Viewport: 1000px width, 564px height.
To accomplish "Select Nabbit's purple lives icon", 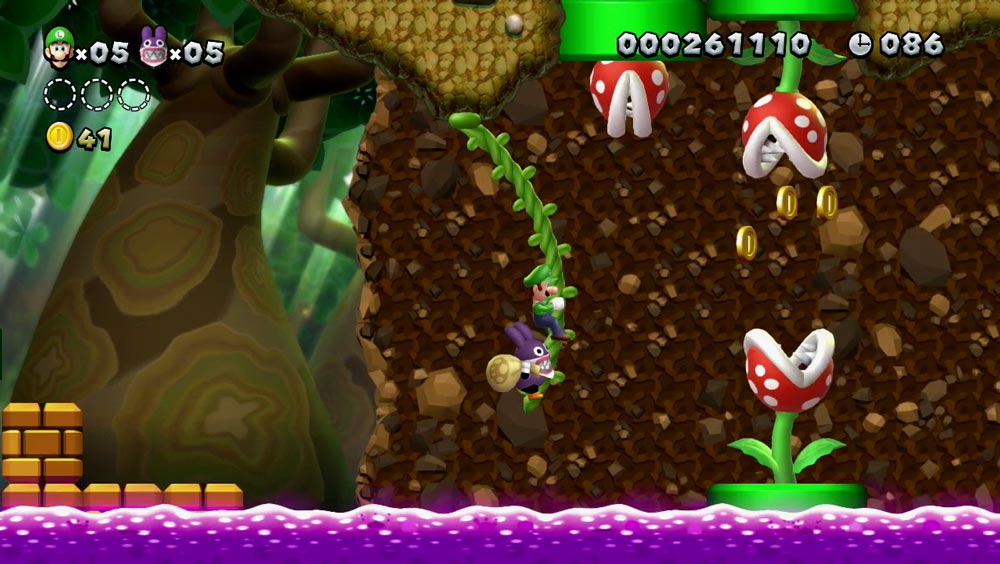I will [153, 48].
